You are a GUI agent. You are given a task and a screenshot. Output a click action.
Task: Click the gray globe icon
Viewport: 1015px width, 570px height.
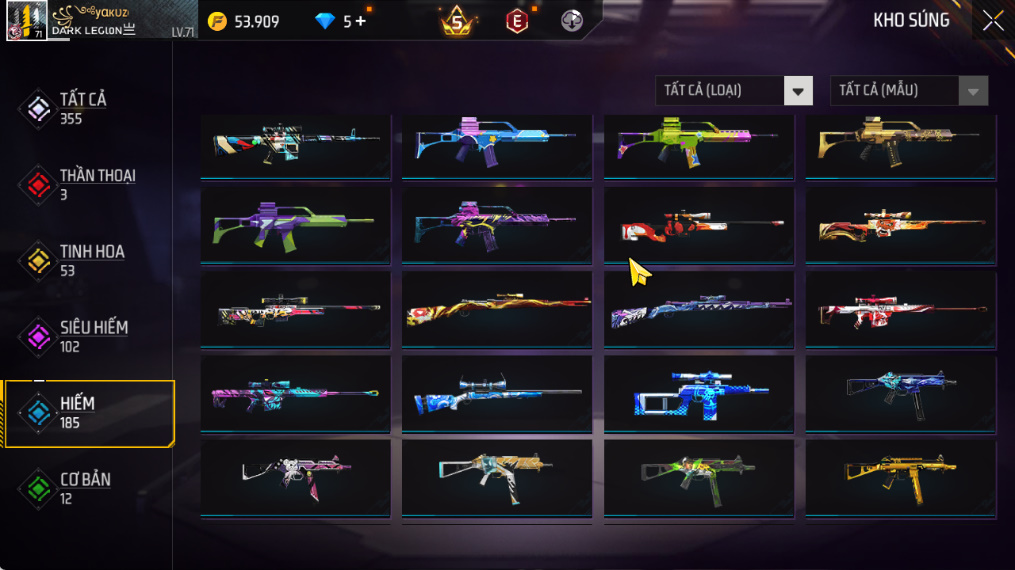tap(571, 21)
